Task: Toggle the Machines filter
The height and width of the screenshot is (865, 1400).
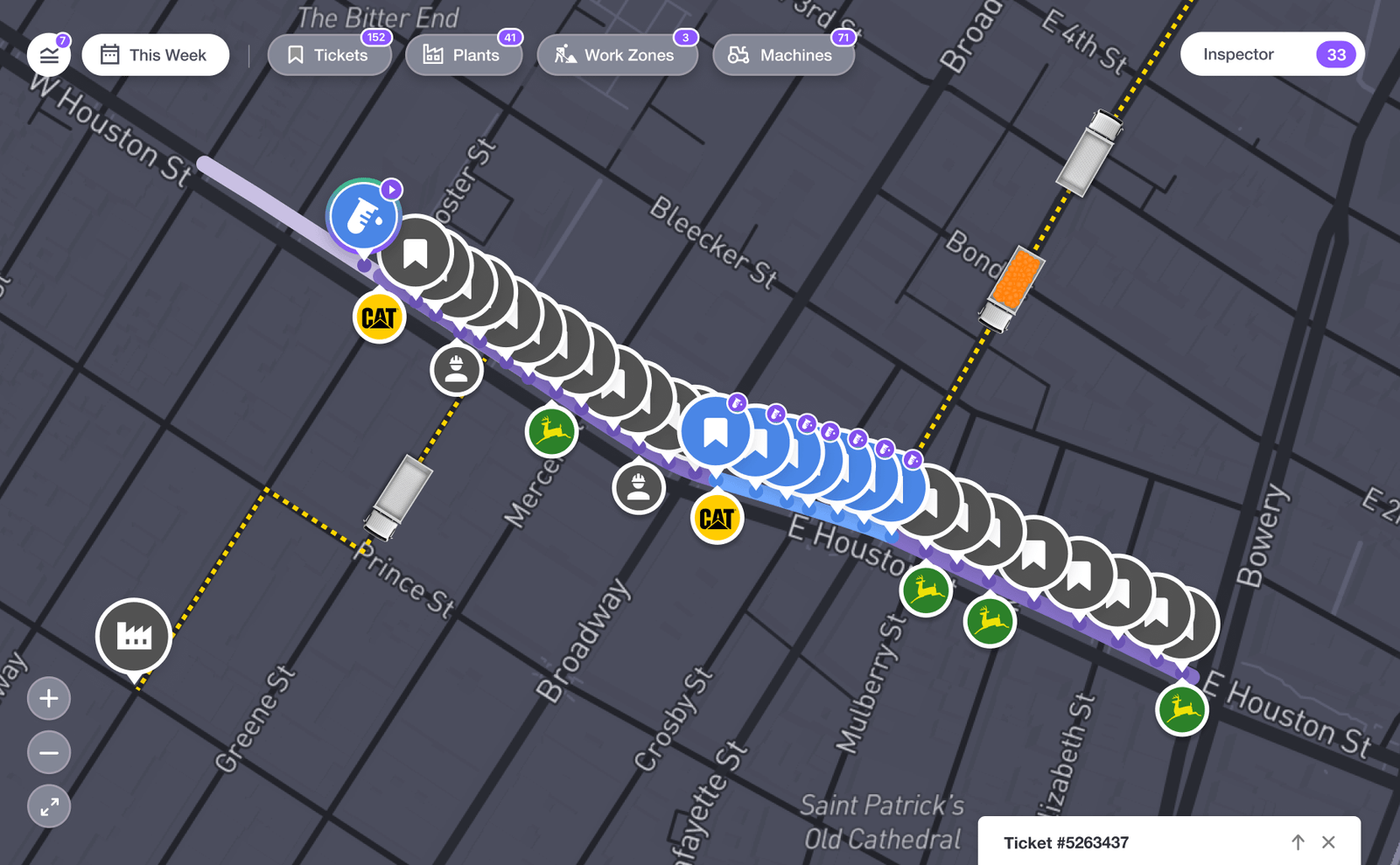Action: [782, 55]
